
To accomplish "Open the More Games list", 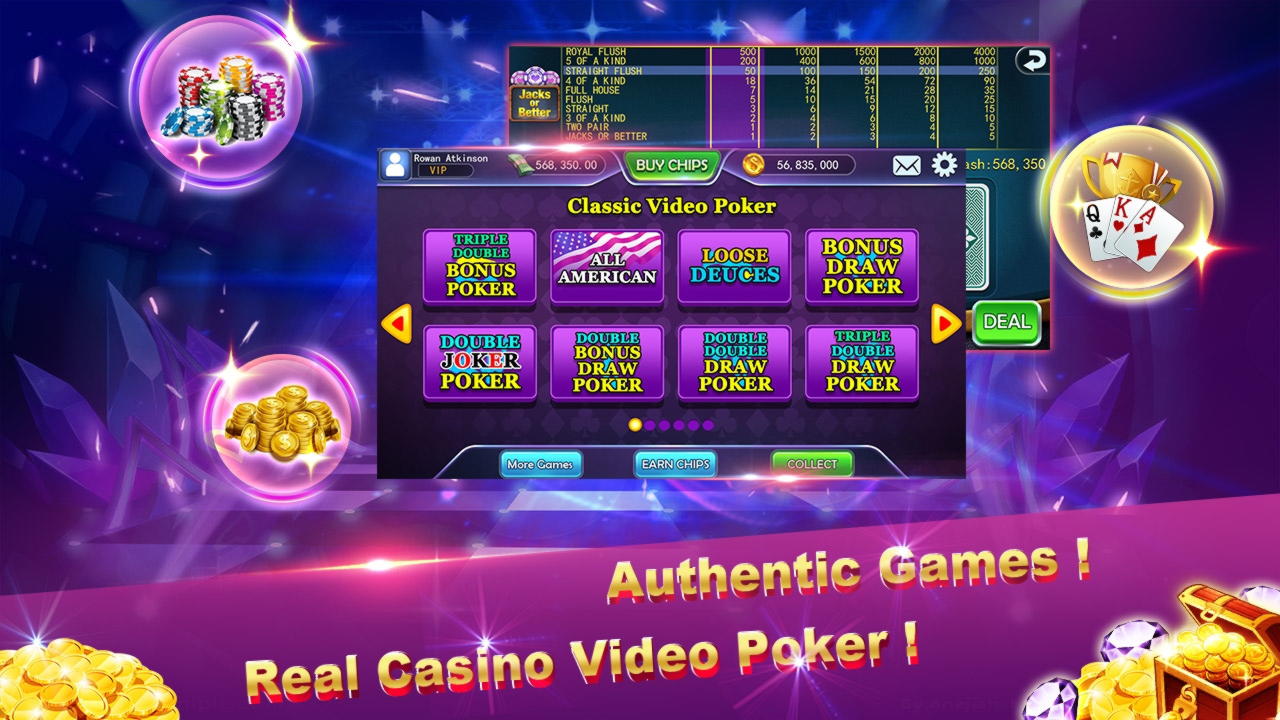I will click(540, 464).
